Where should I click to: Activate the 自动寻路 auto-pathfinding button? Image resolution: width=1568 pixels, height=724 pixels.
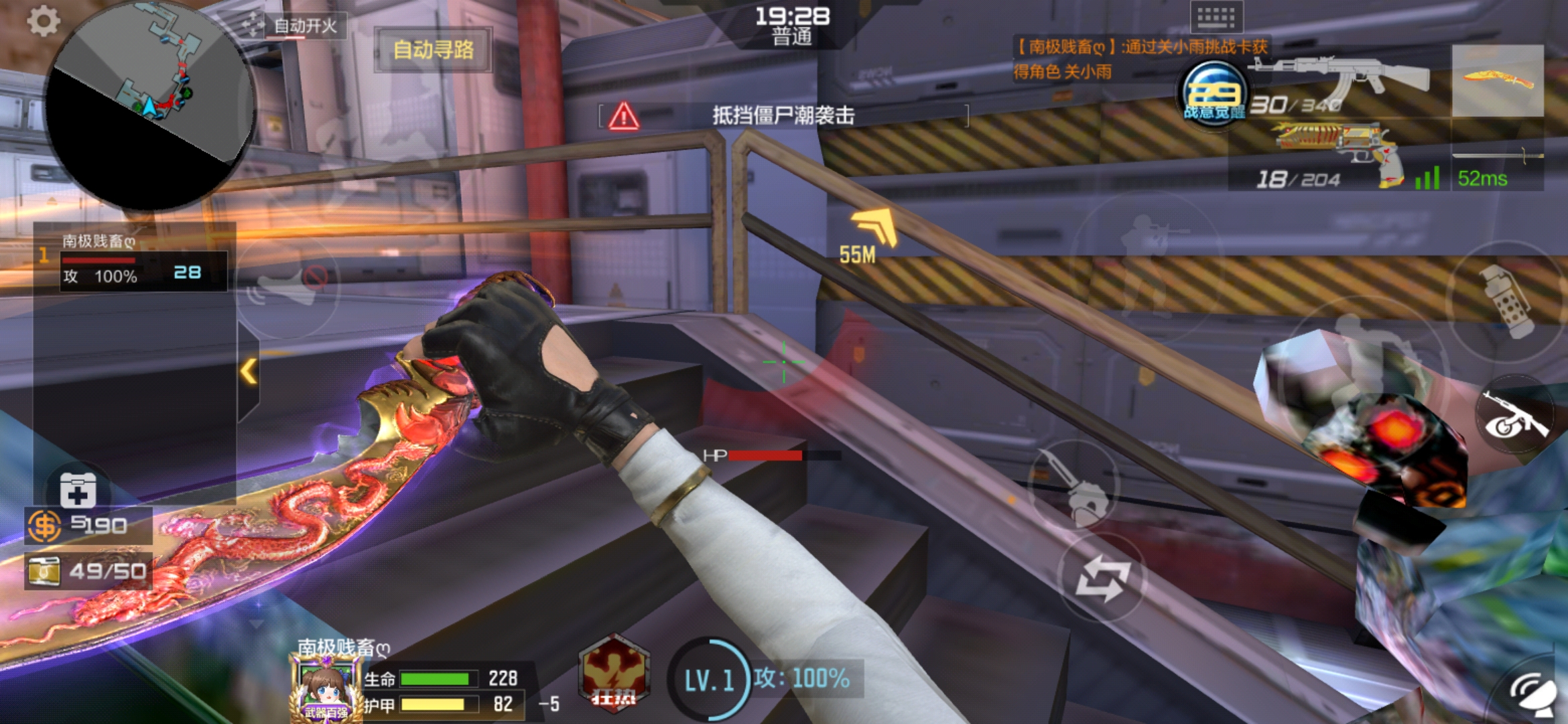434,50
